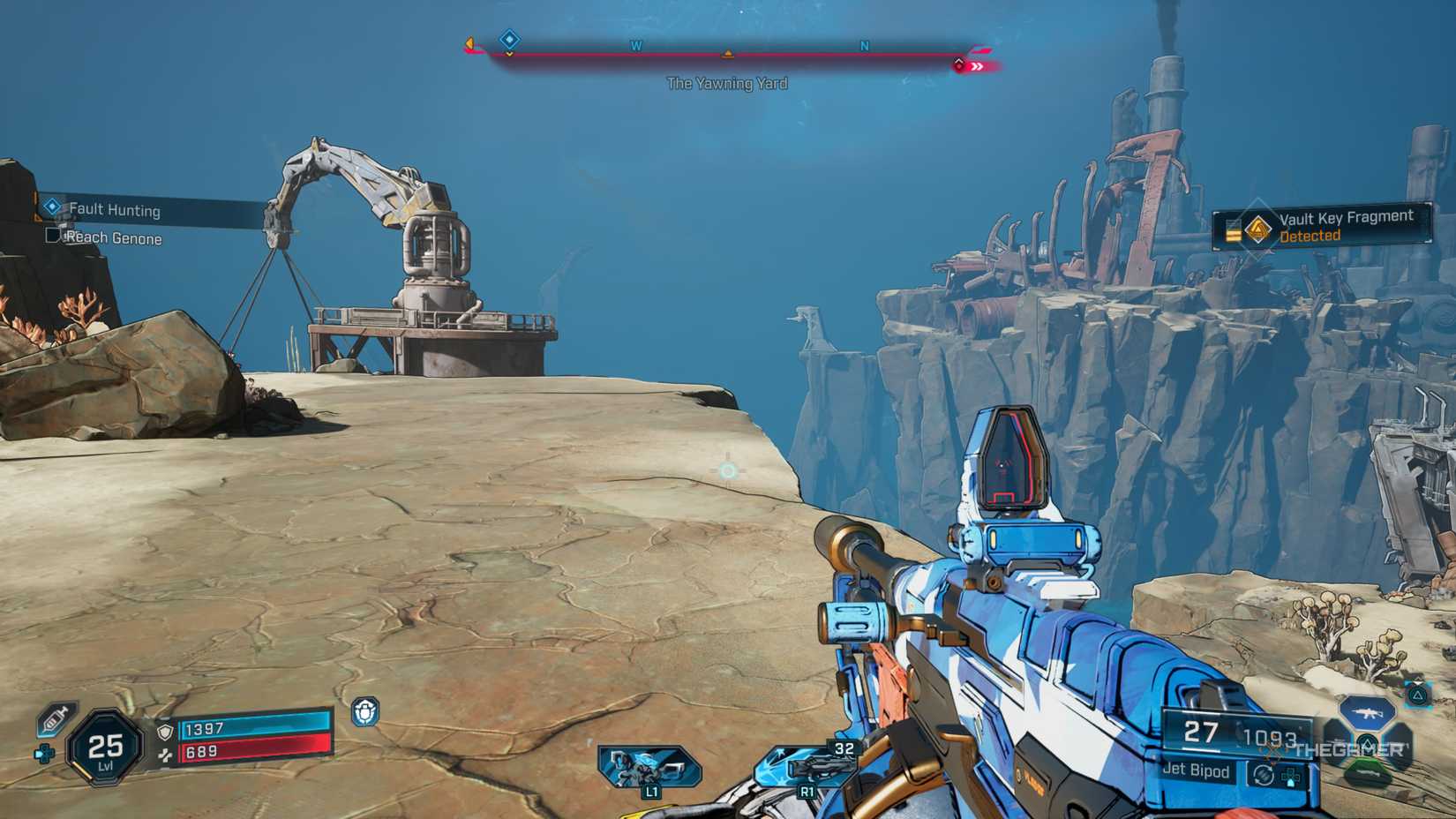Select the d-pad icon near the ammo counter
Screen dimensions: 1456x819
(x=1290, y=778)
